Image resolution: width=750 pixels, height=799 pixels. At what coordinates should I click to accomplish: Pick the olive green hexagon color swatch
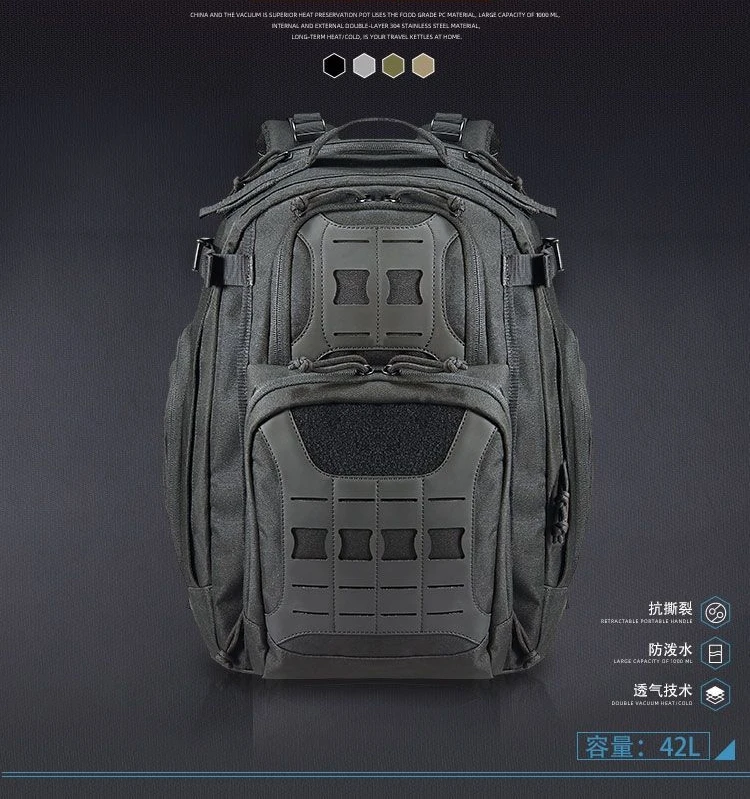click(x=392, y=66)
